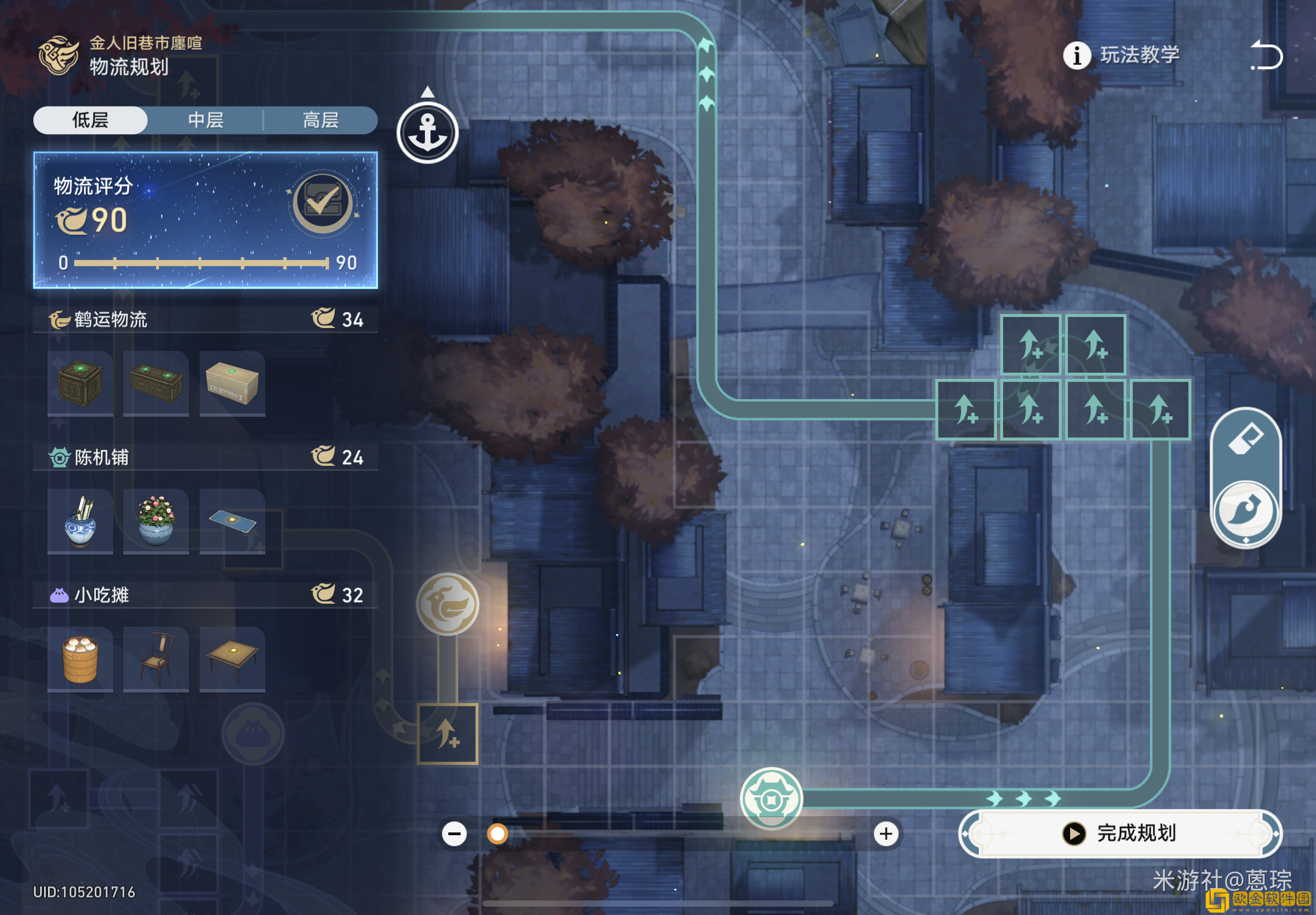Select the steamed bun basket item
Screen dimensions: 1316x915
(x=80, y=659)
